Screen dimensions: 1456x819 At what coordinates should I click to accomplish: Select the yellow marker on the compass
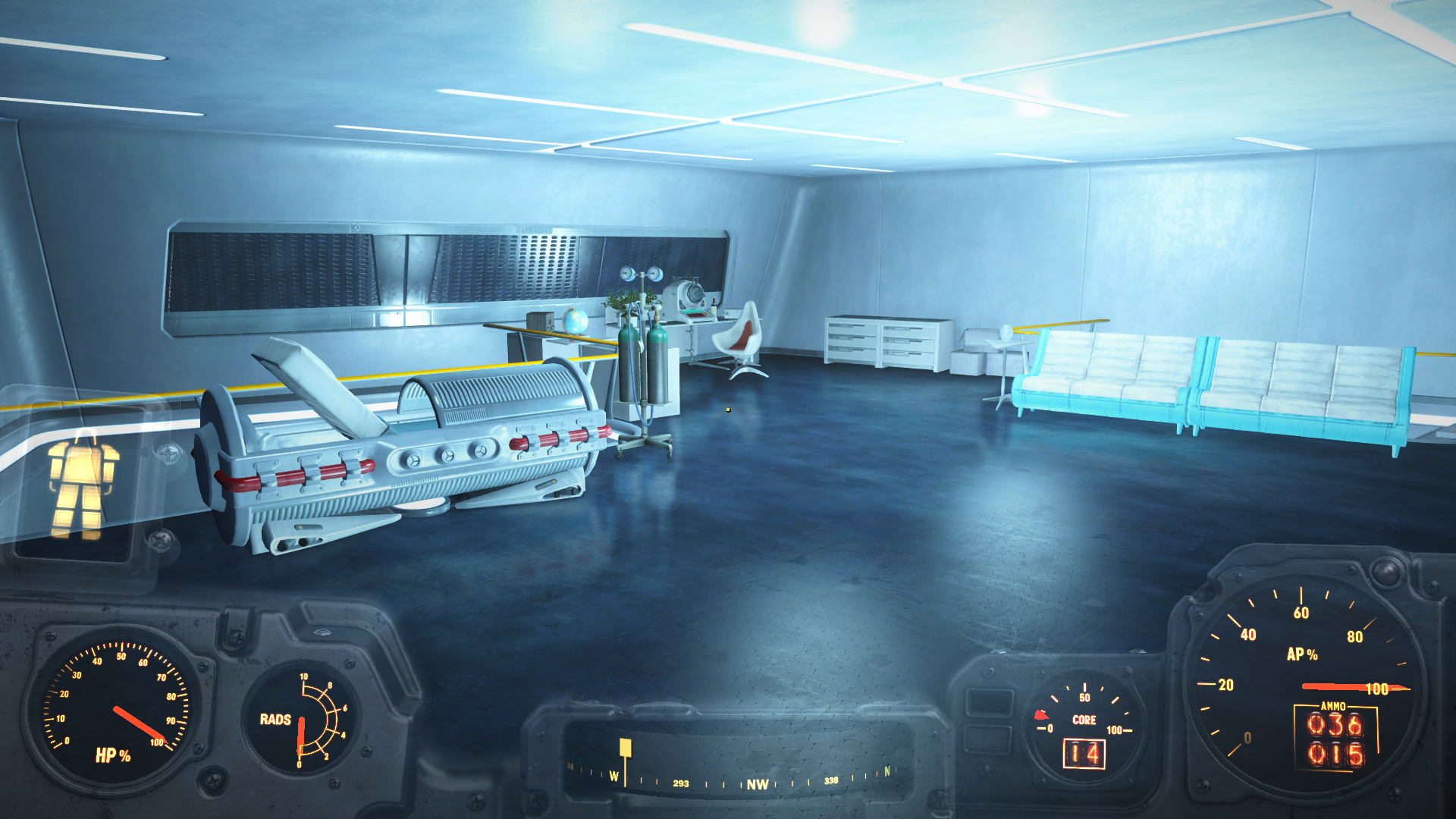pos(625,749)
